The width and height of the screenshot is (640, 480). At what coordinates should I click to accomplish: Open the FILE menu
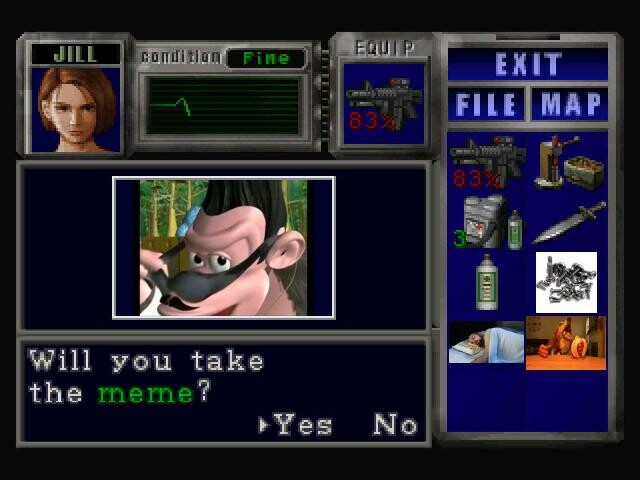[487, 104]
